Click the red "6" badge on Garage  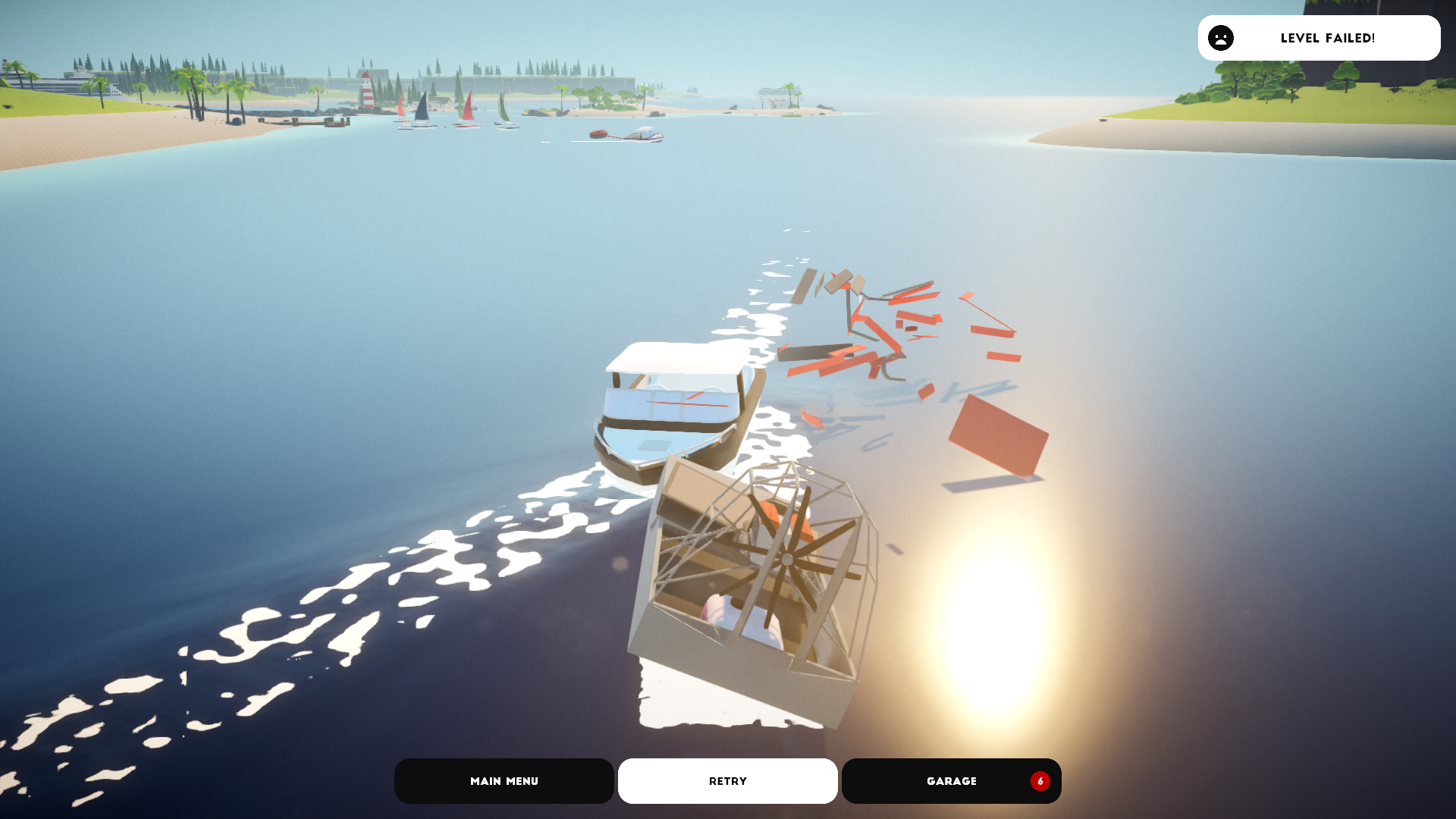click(1040, 780)
